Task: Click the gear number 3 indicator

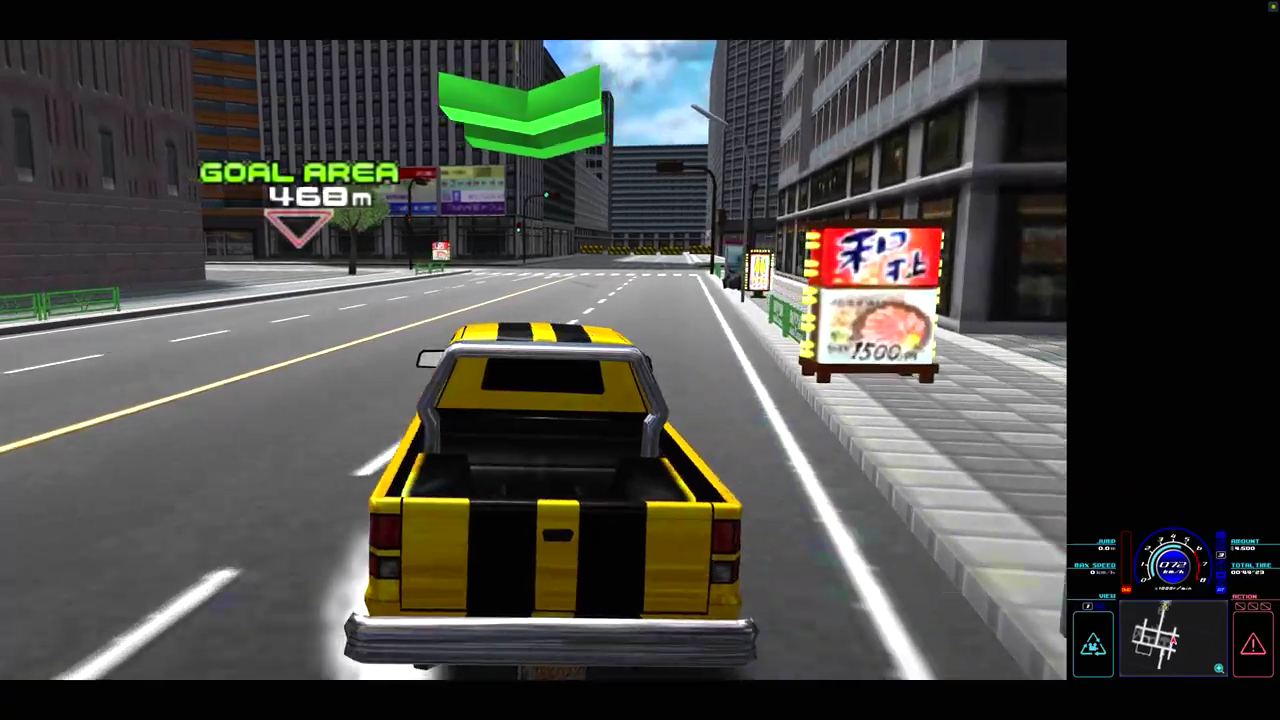Action: tap(1220, 555)
